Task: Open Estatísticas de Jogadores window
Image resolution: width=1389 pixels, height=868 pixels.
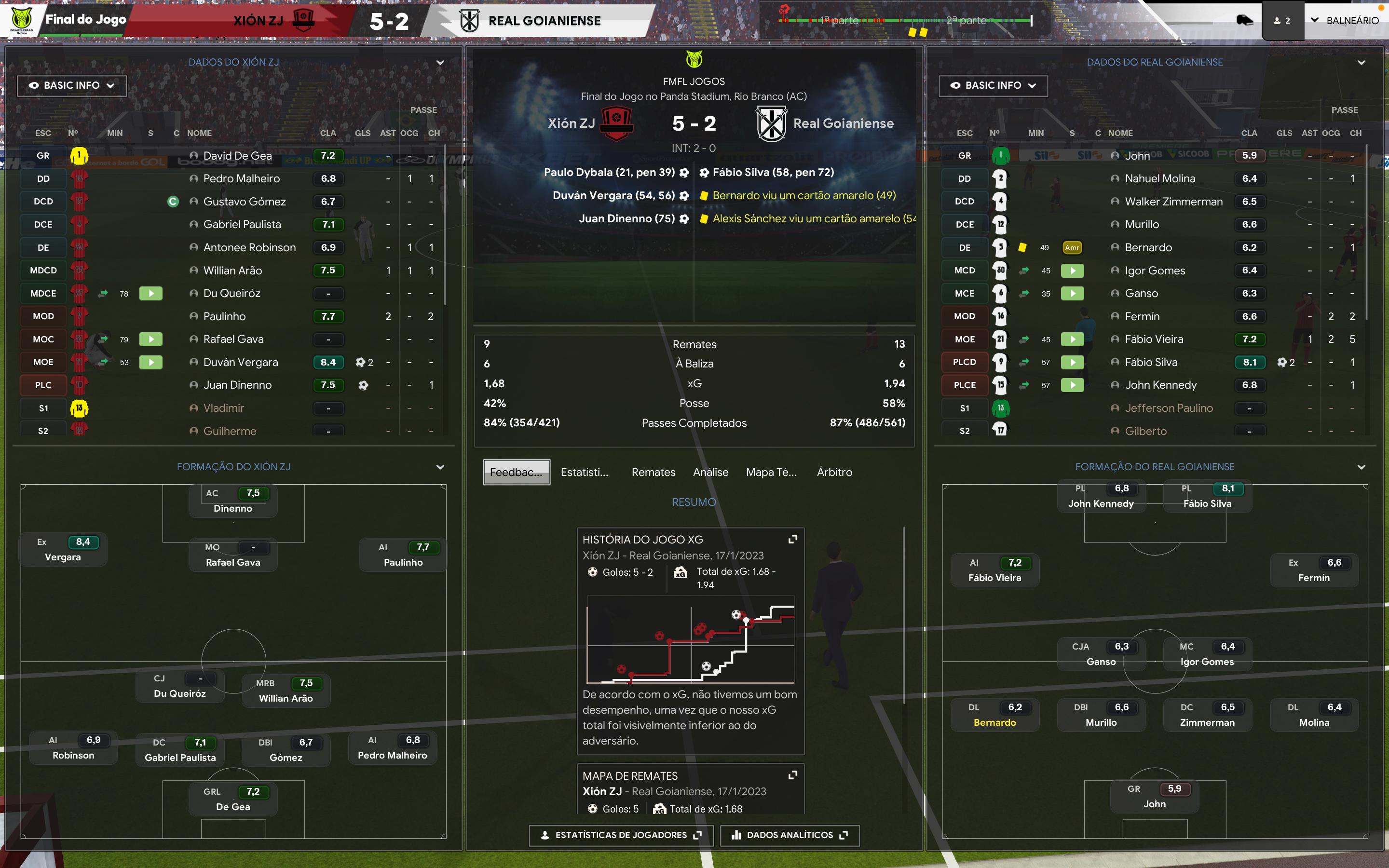Action: coord(621,835)
